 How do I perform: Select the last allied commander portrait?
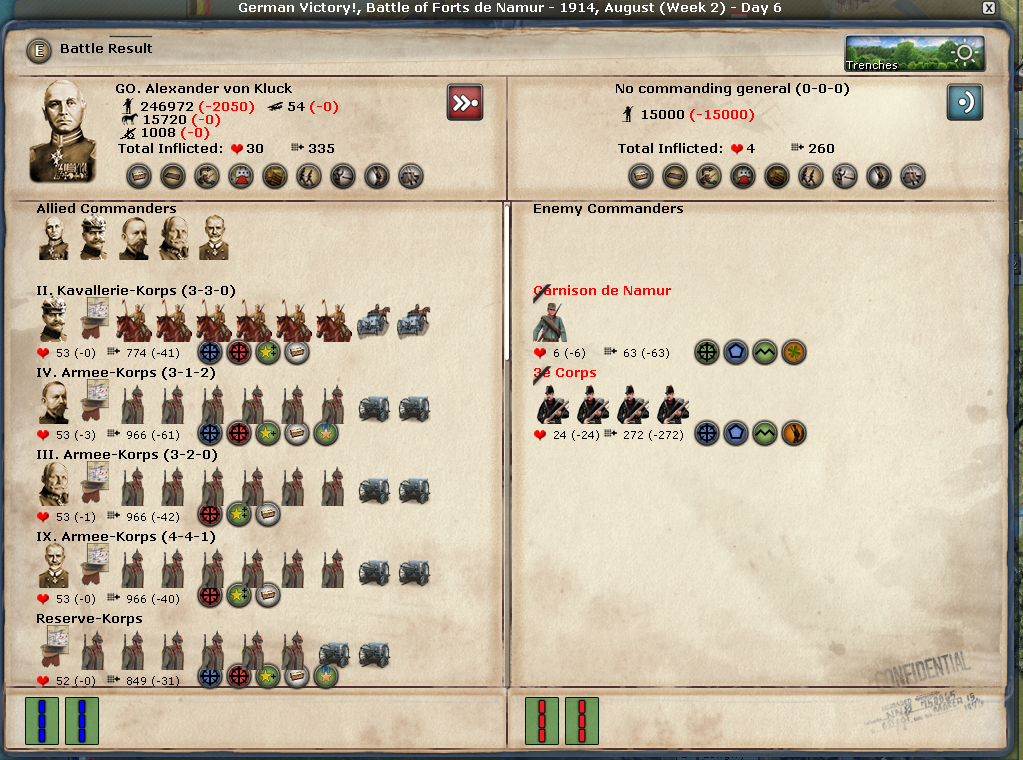pyautogui.click(x=214, y=238)
